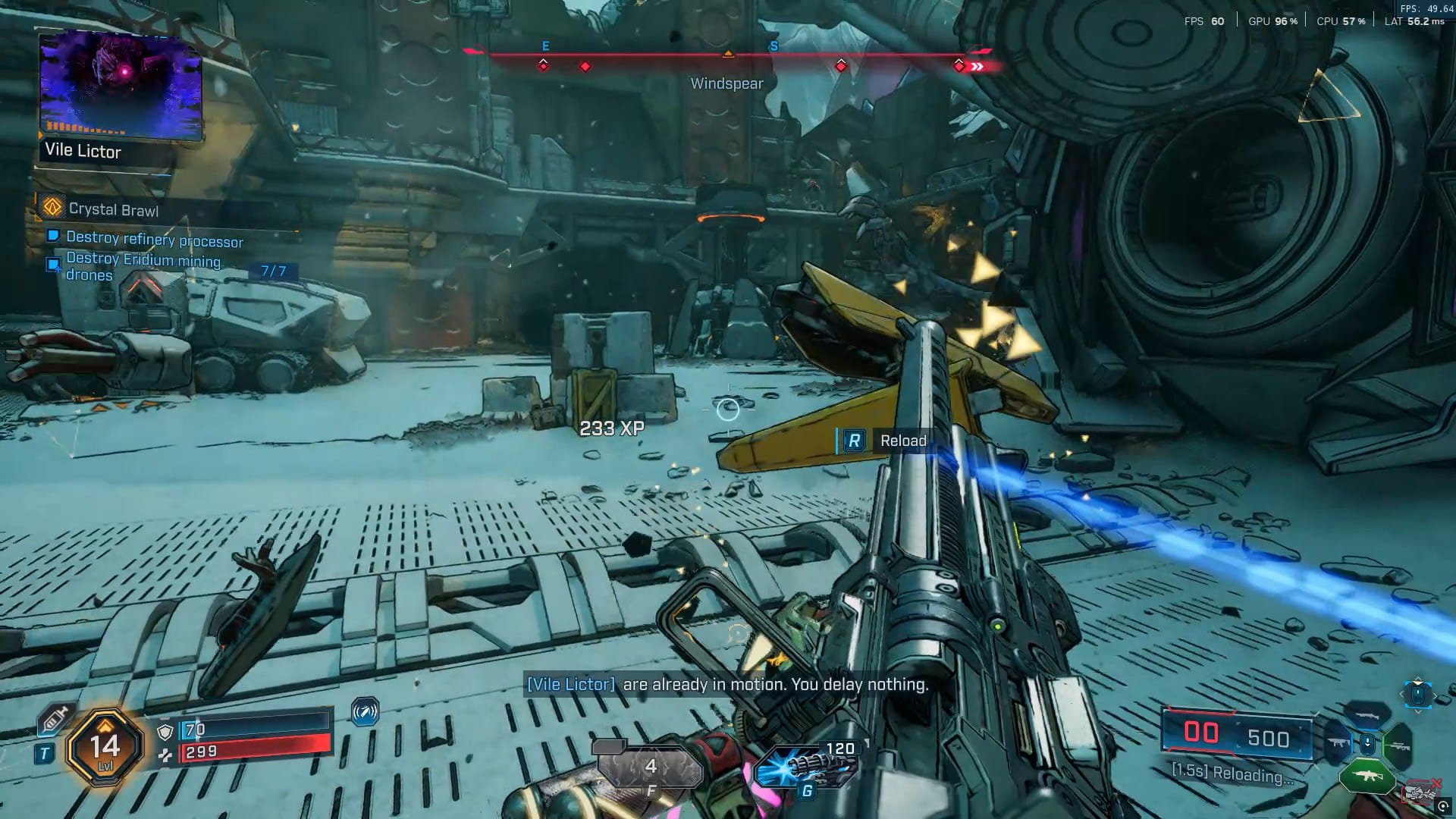Switch to the right sniper rifle slot

click(1397, 745)
